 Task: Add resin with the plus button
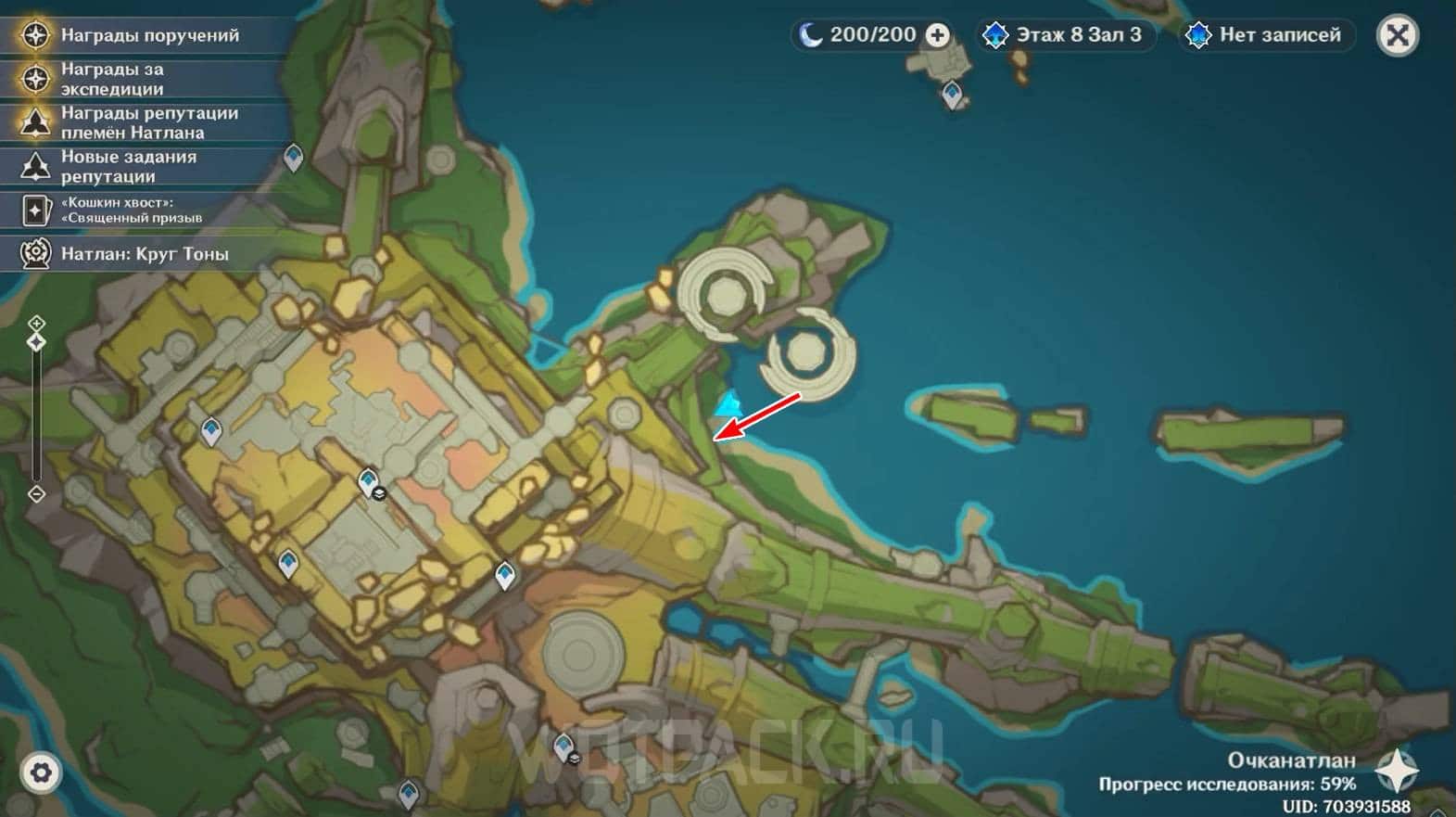click(x=938, y=35)
